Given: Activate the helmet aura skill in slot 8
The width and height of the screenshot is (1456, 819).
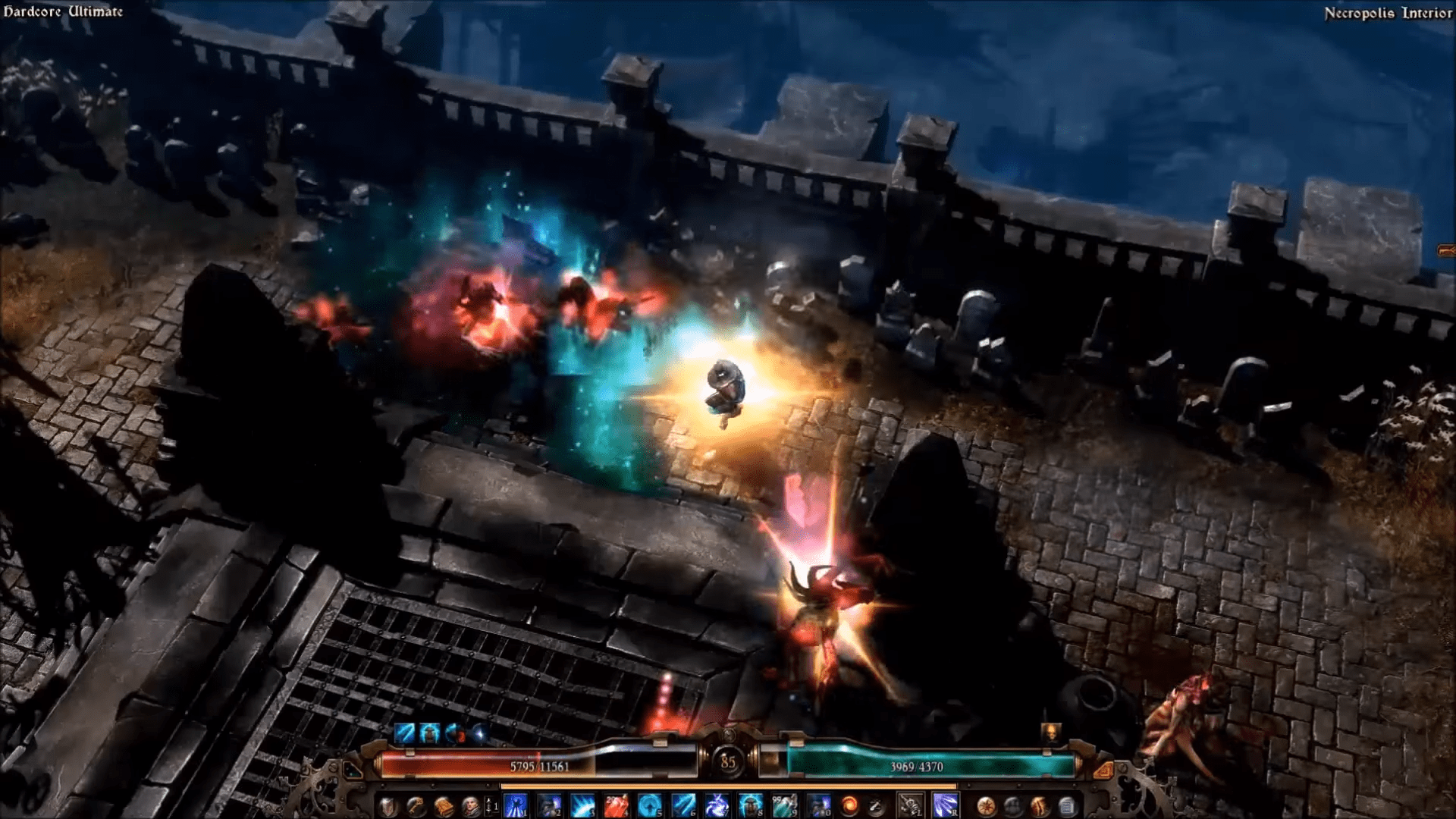Looking at the screenshot, I should click(x=750, y=805).
